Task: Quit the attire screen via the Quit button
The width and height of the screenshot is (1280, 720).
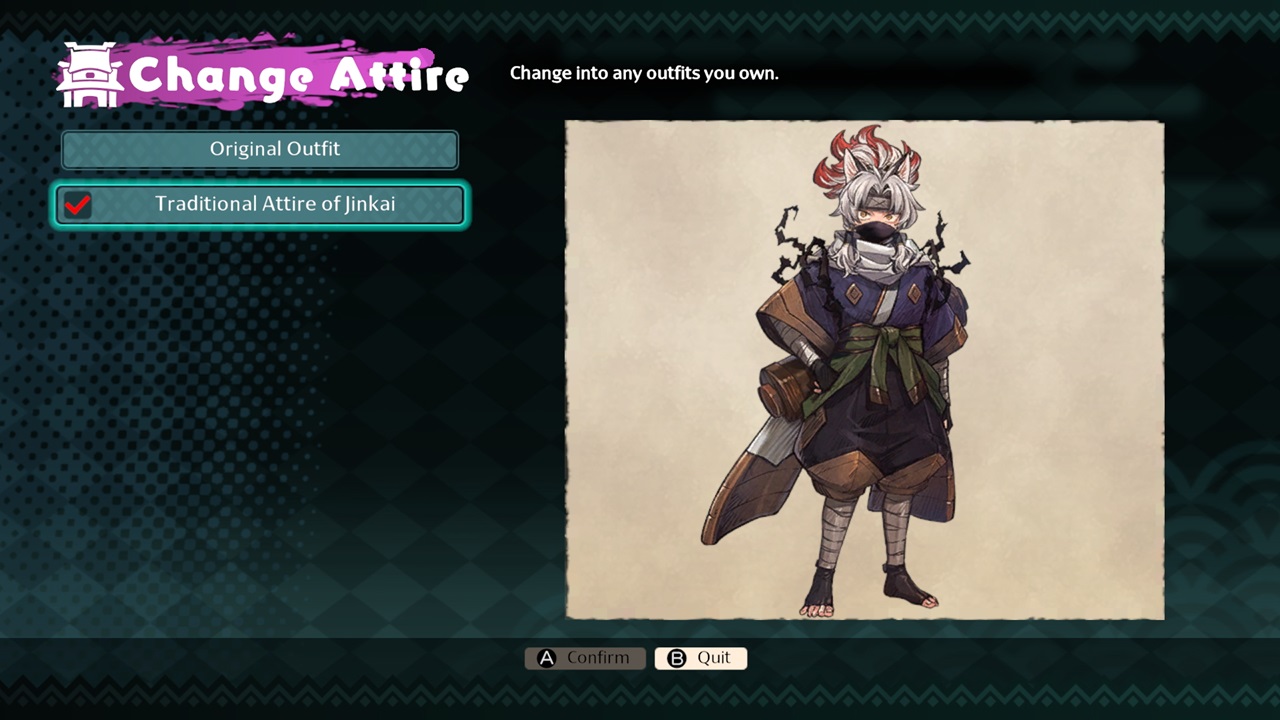Action: coord(700,658)
